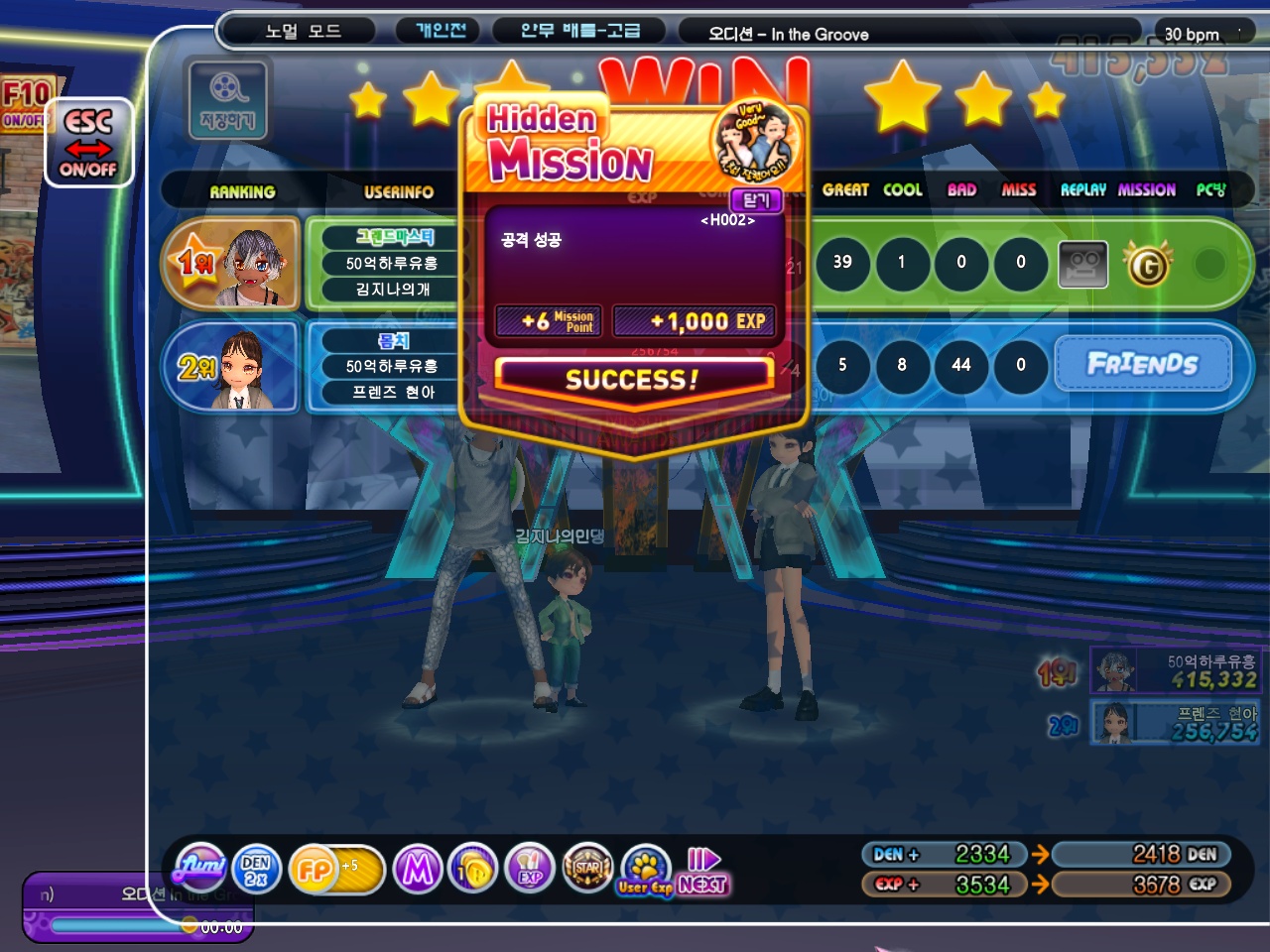This screenshot has width=1270, height=952.
Task: Close the Hidden Mission popup with 닫기
Action: point(756,200)
